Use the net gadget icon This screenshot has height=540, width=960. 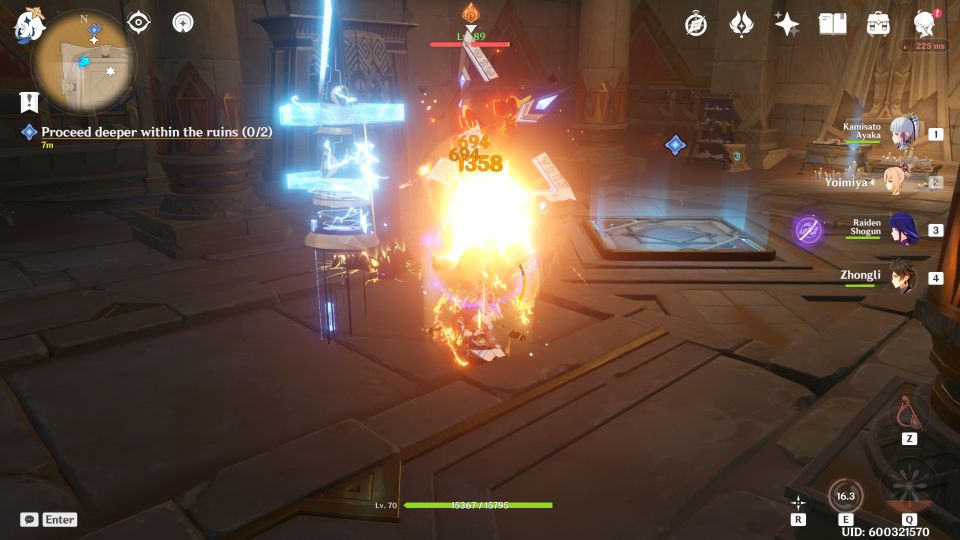(909, 410)
